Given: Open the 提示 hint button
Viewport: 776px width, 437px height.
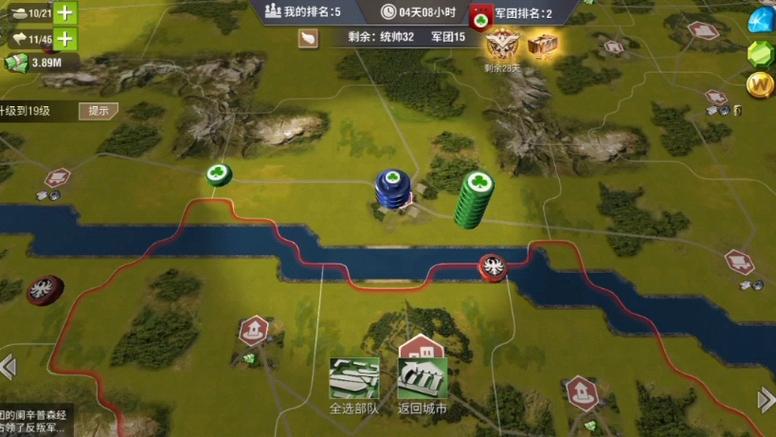Looking at the screenshot, I should point(99,111).
